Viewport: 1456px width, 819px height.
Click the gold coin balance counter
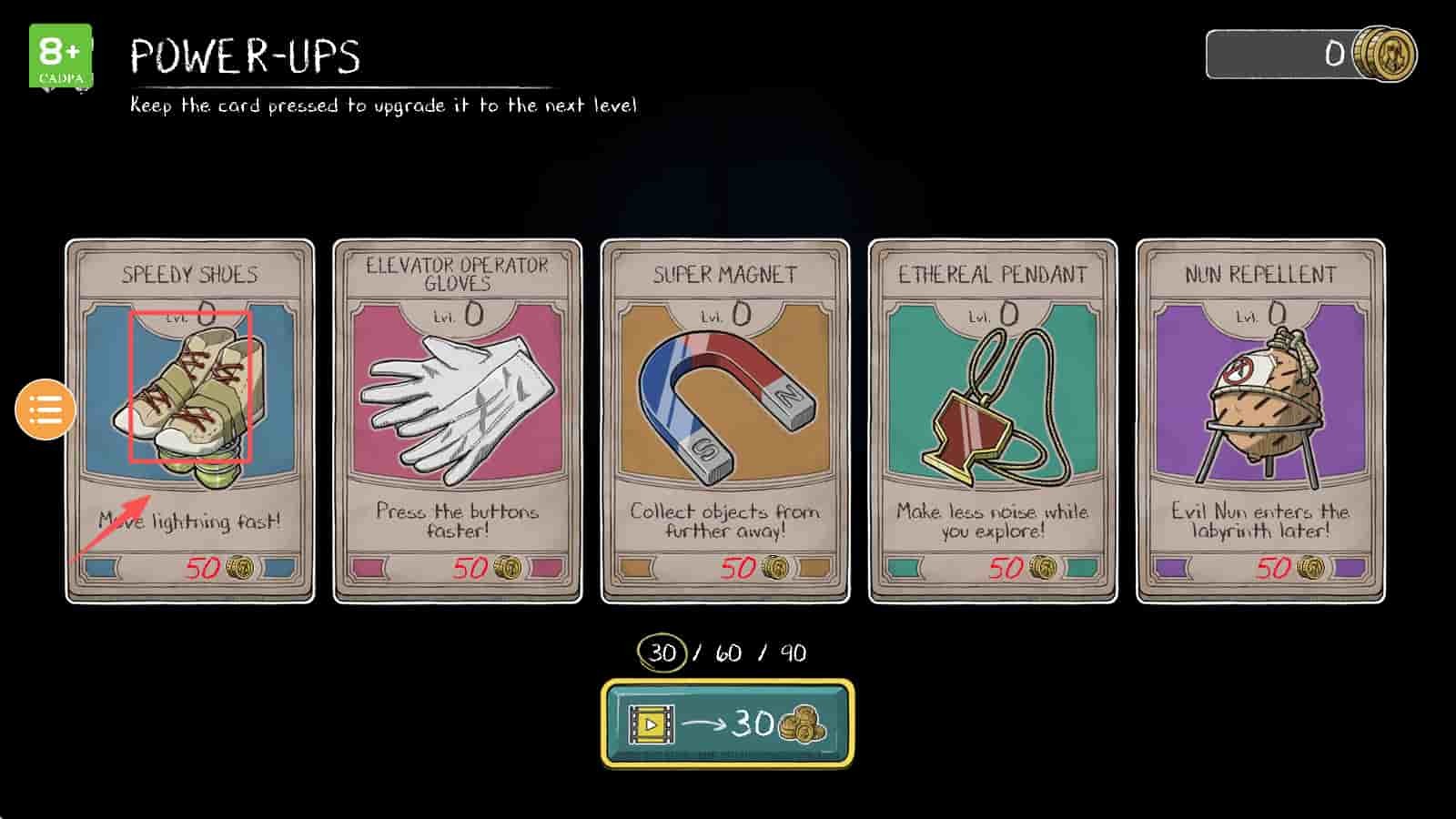tap(1310, 55)
